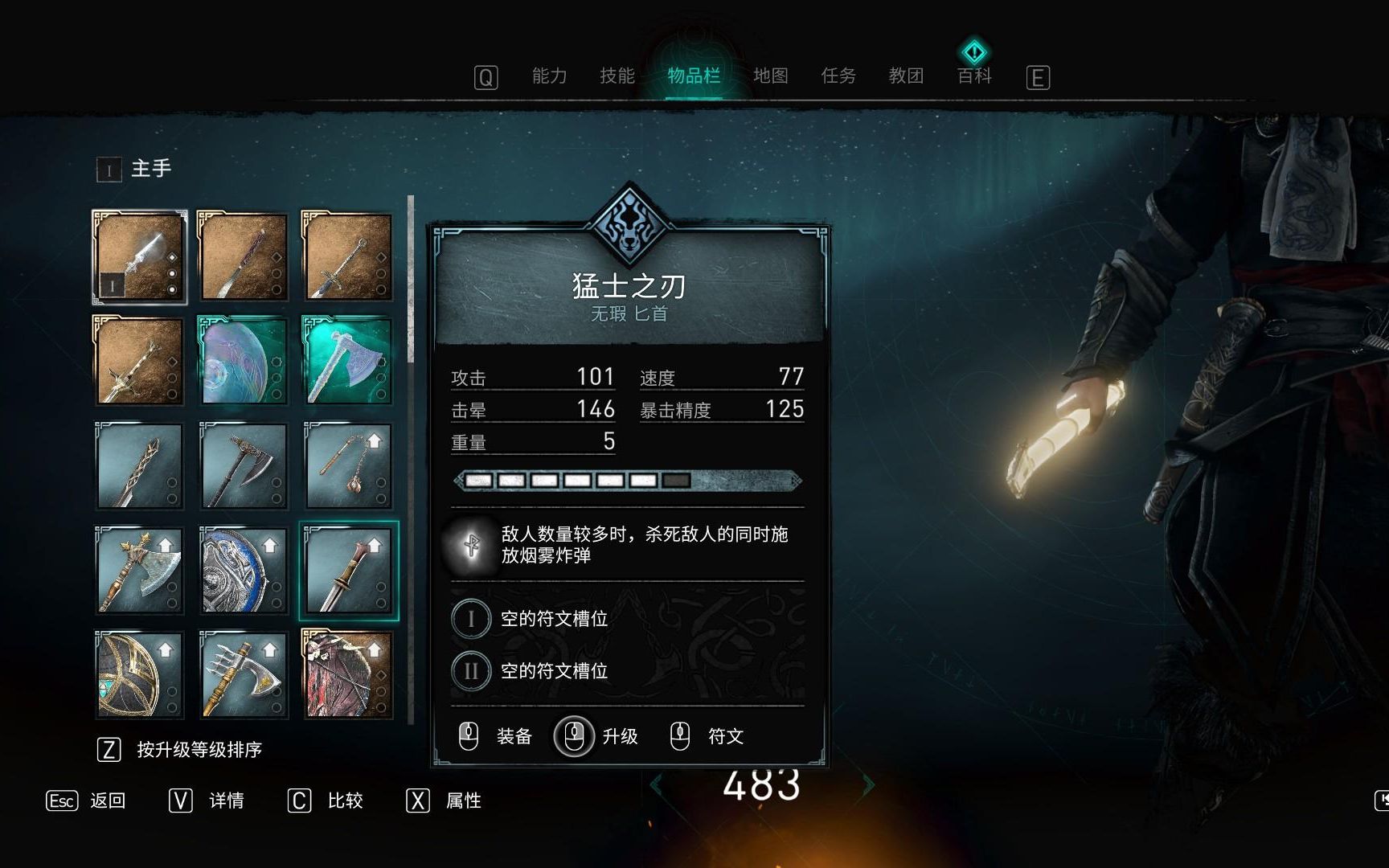Go to the 地图 map tab
The width and height of the screenshot is (1389, 868).
(x=770, y=76)
